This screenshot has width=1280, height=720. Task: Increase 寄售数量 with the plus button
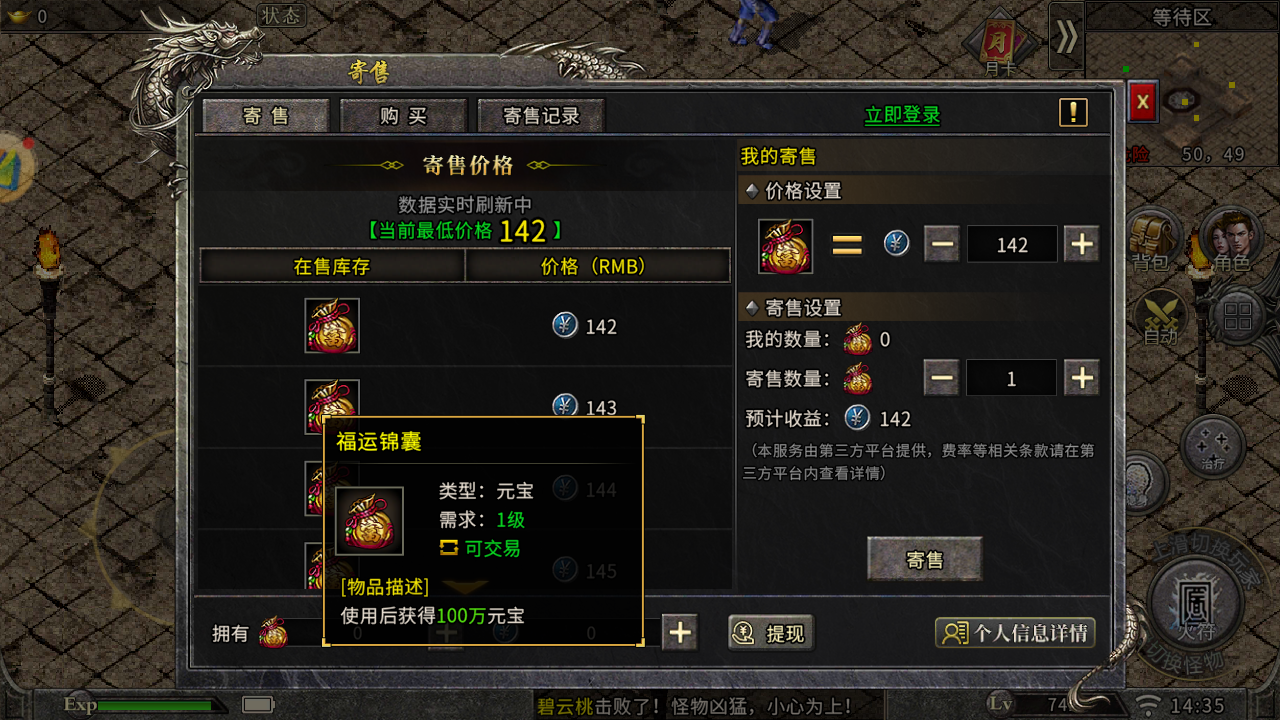(1081, 378)
